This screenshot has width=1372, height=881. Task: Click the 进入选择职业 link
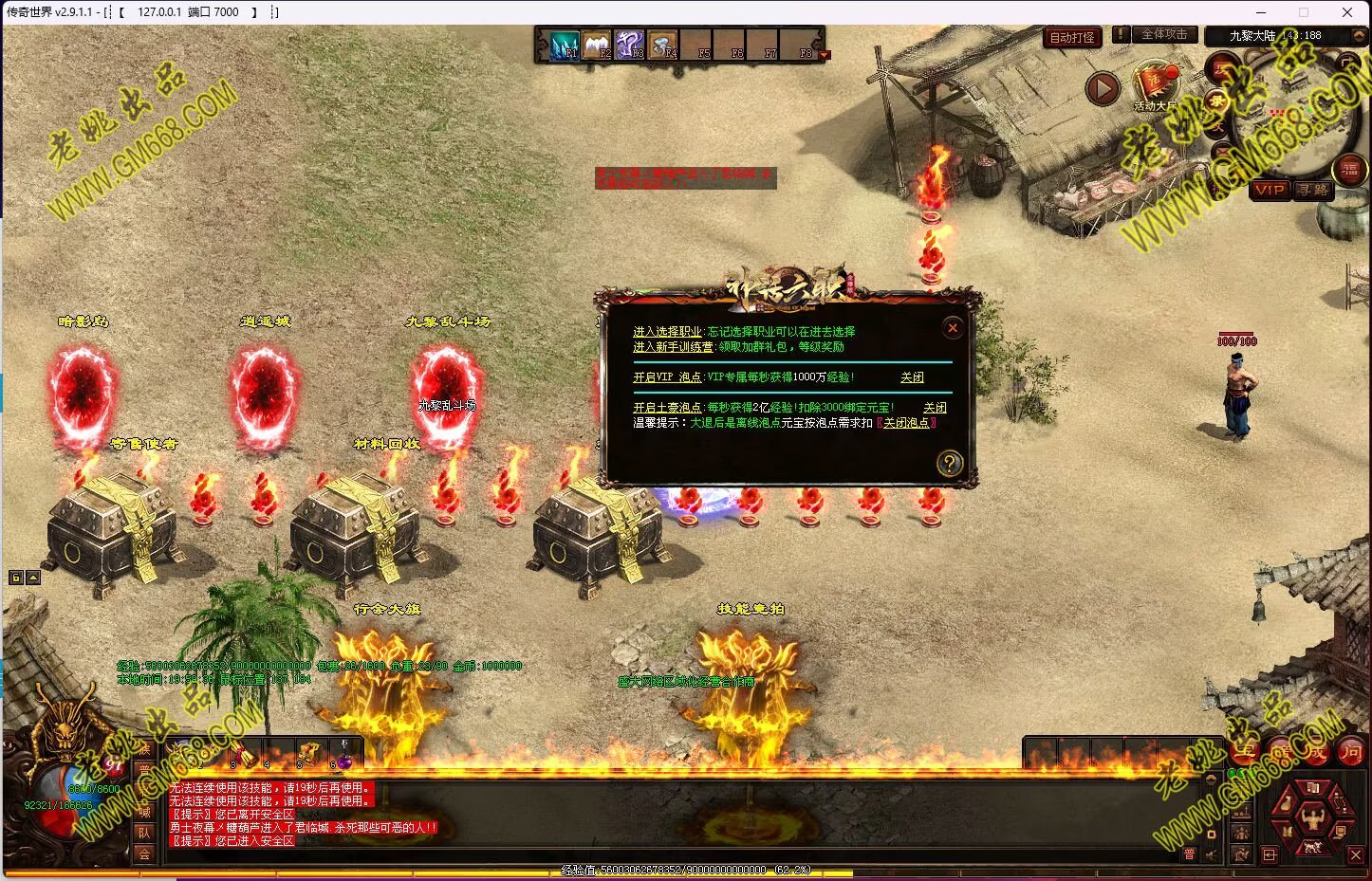tap(668, 332)
